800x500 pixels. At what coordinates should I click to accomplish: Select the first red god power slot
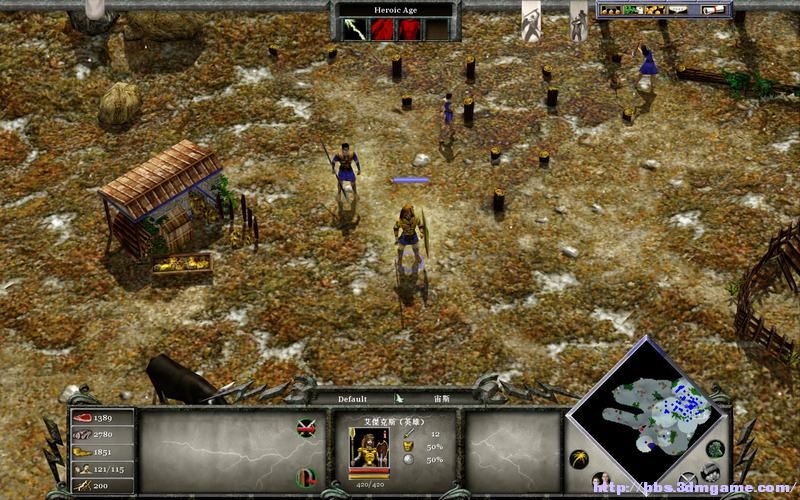383,30
